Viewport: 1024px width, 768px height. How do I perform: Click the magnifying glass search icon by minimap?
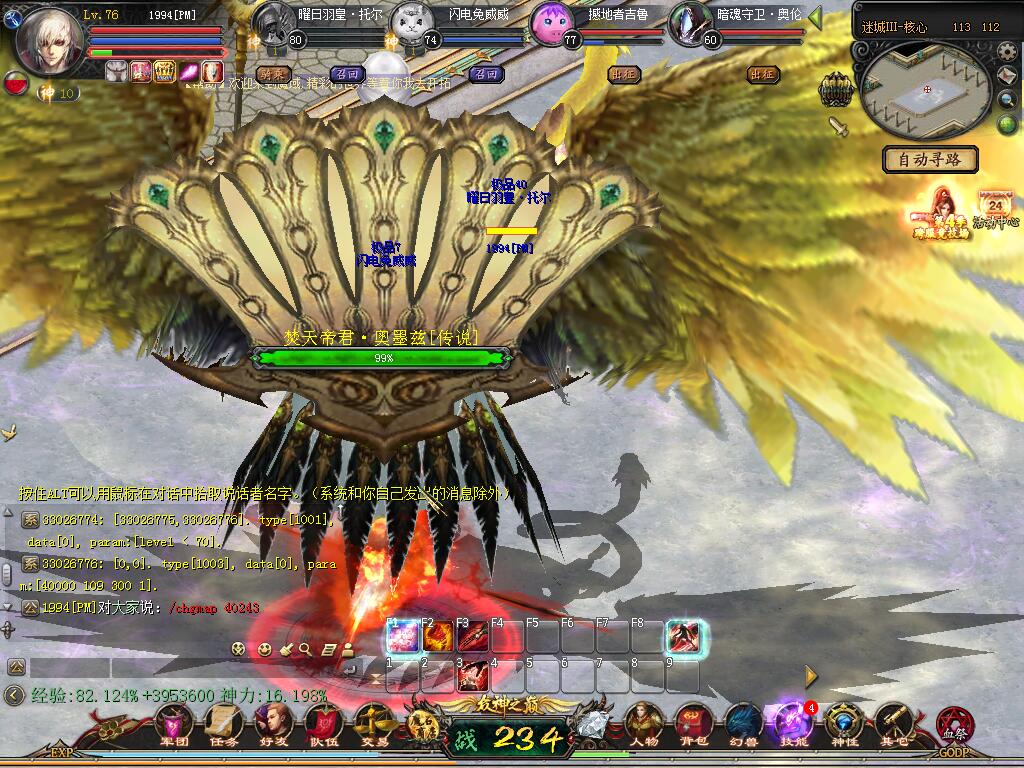1007,99
